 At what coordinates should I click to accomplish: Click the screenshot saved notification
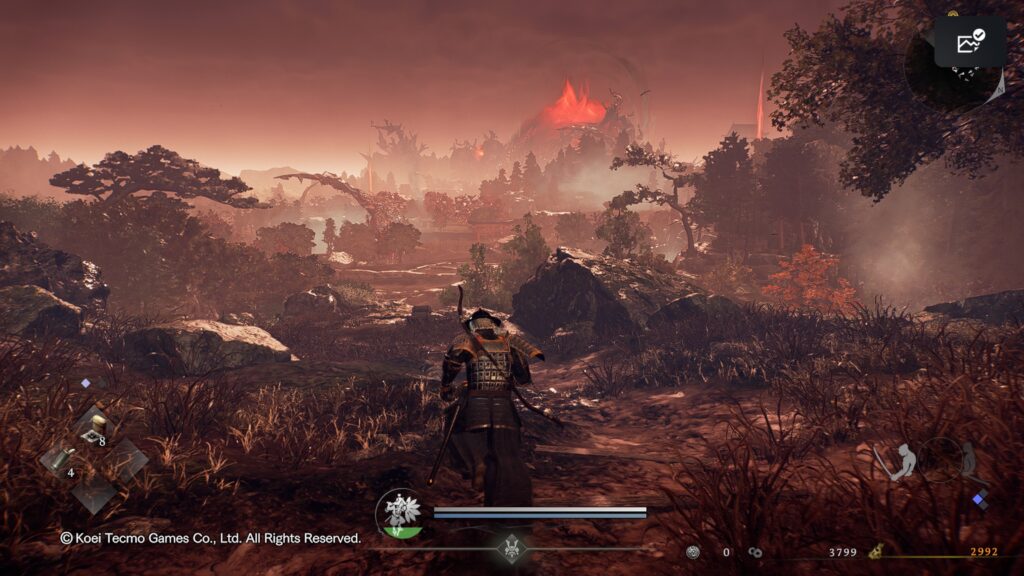(970, 42)
